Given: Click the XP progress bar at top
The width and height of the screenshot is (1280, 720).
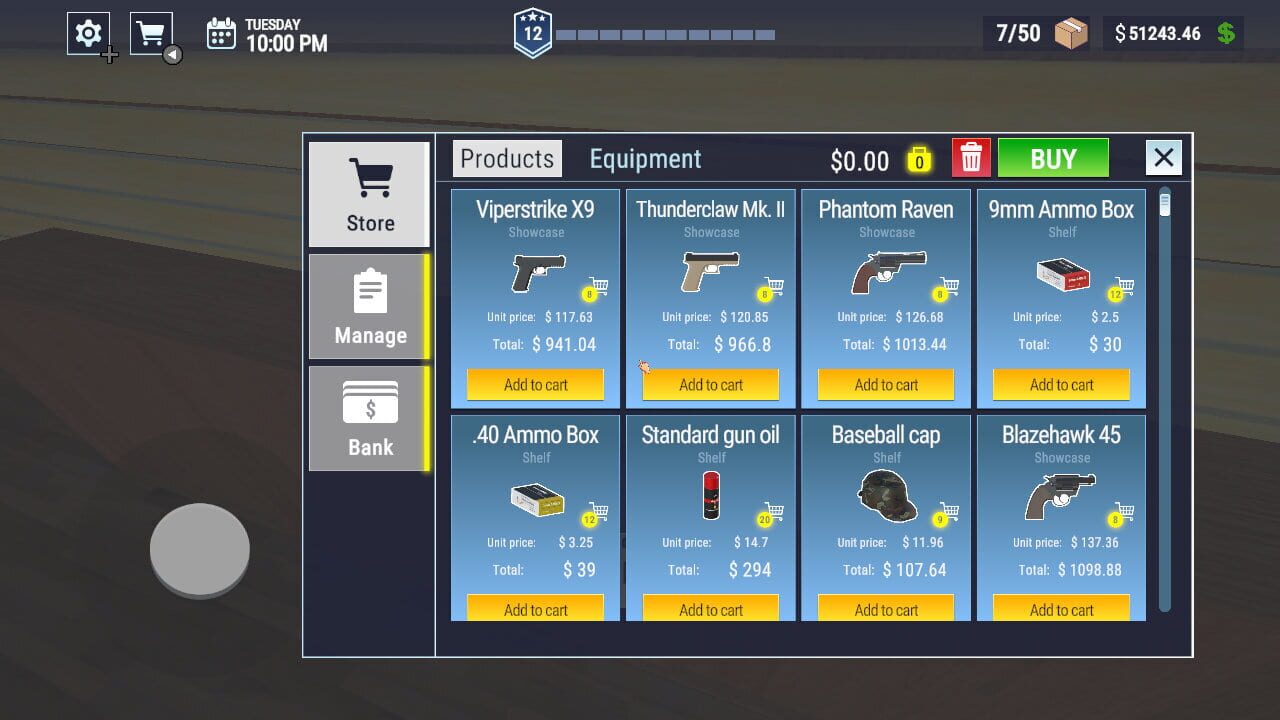Looking at the screenshot, I should tap(665, 33).
